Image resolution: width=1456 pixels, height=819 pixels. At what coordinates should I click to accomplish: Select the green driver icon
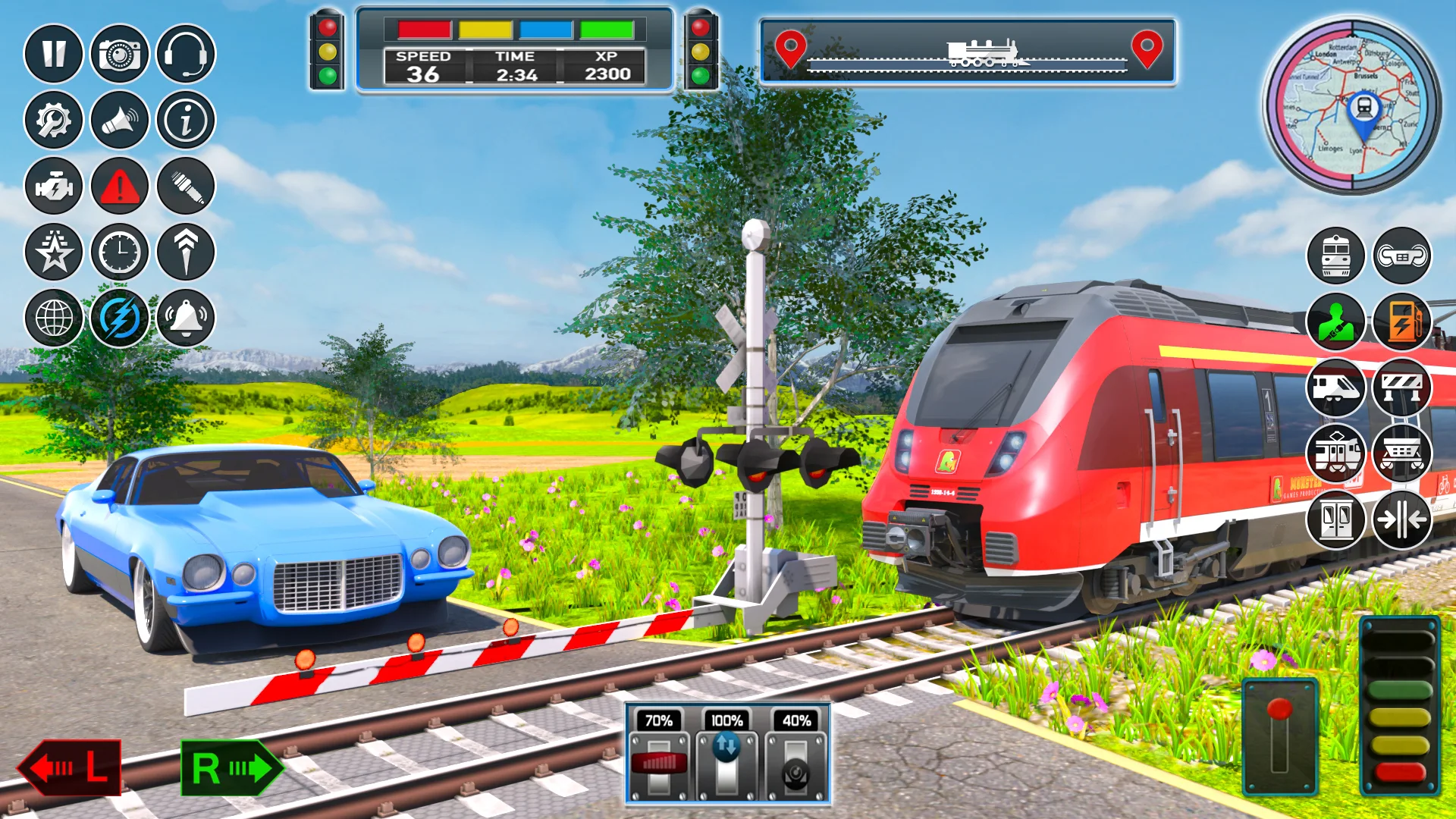click(1335, 322)
